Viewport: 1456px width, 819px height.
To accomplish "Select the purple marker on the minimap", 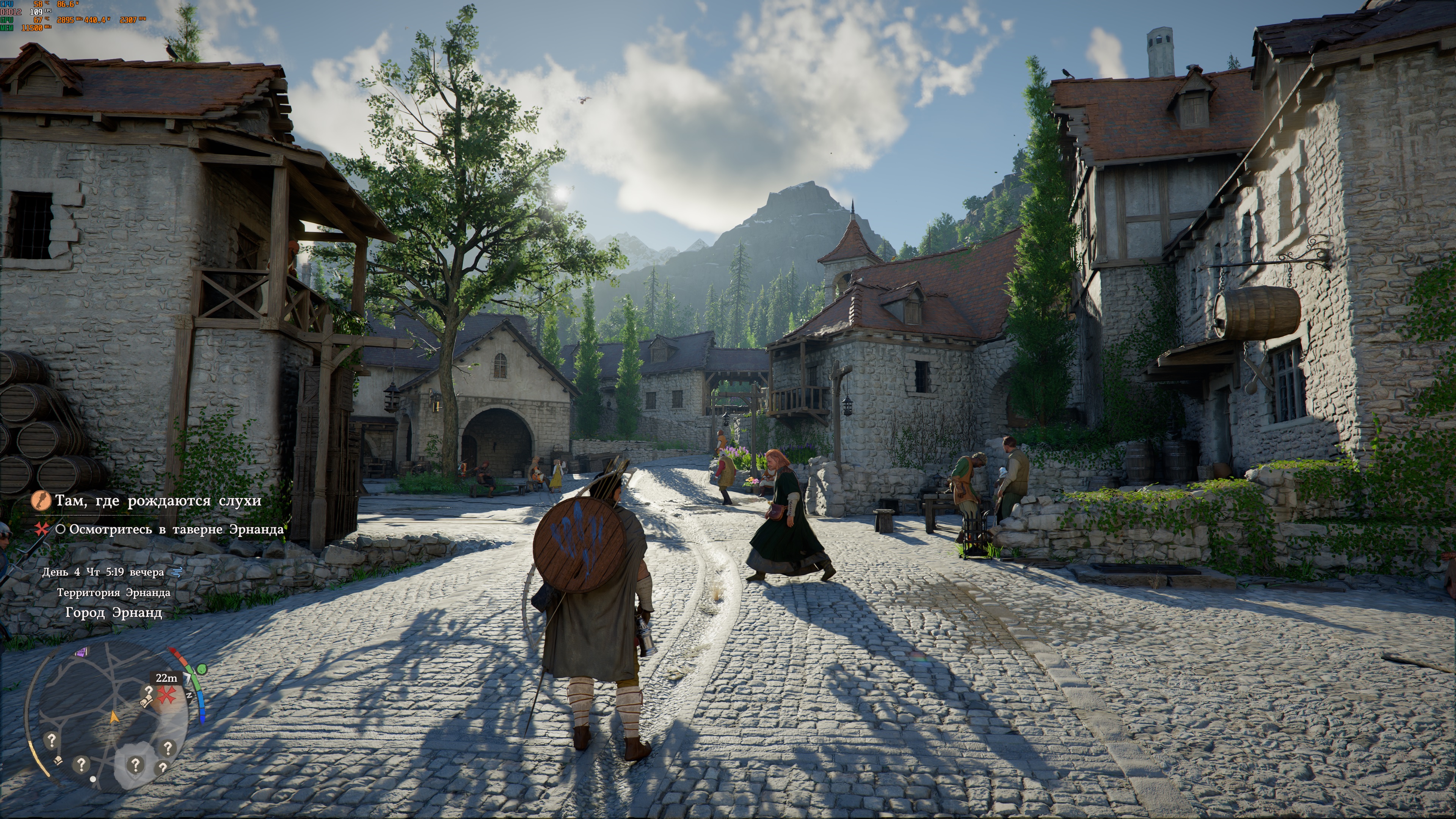I will click(x=82, y=652).
